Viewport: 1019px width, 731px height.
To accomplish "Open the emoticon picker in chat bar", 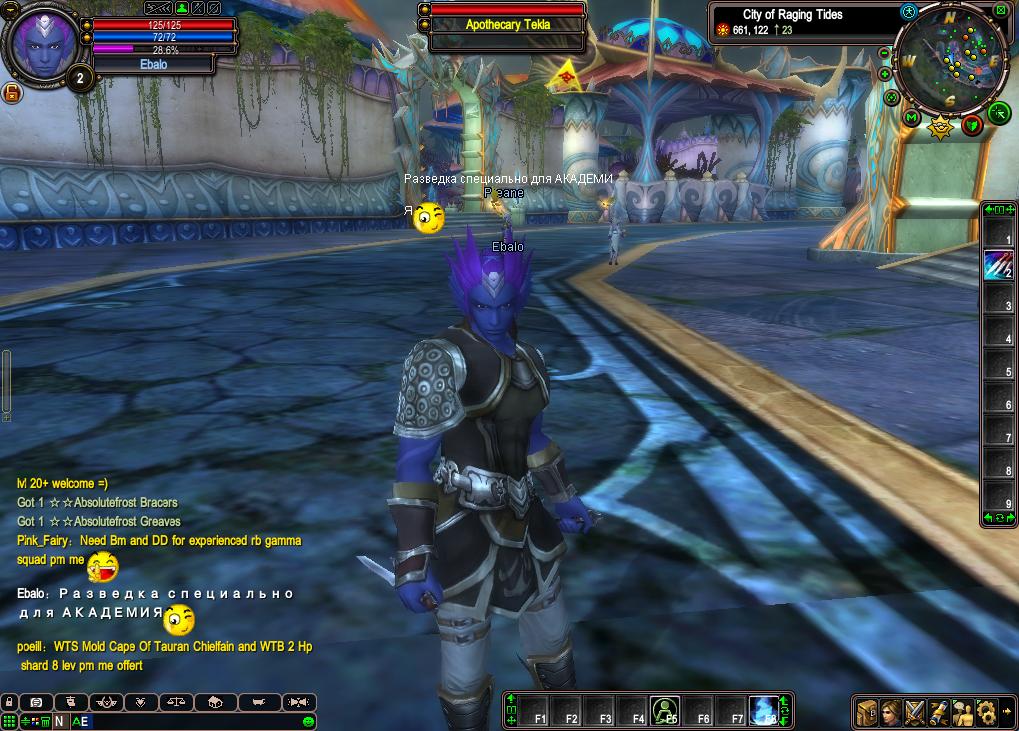I will [x=309, y=721].
